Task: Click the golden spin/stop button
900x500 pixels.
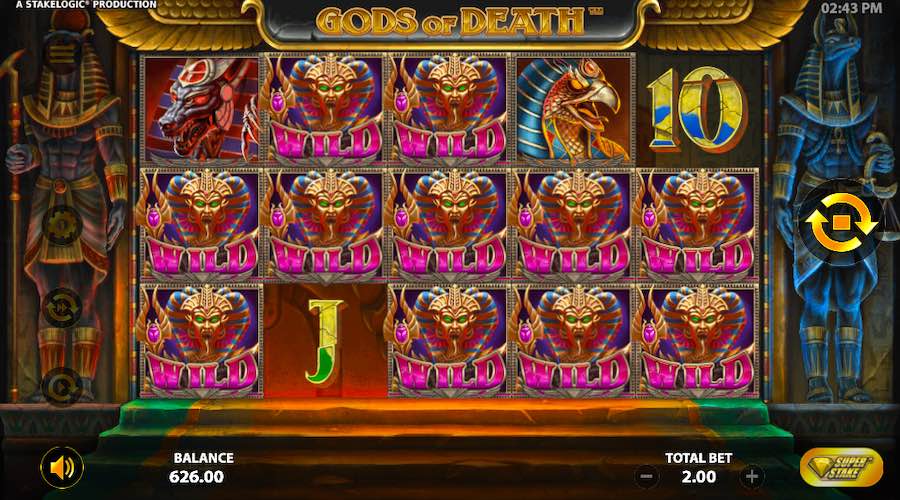Action: click(x=838, y=223)
